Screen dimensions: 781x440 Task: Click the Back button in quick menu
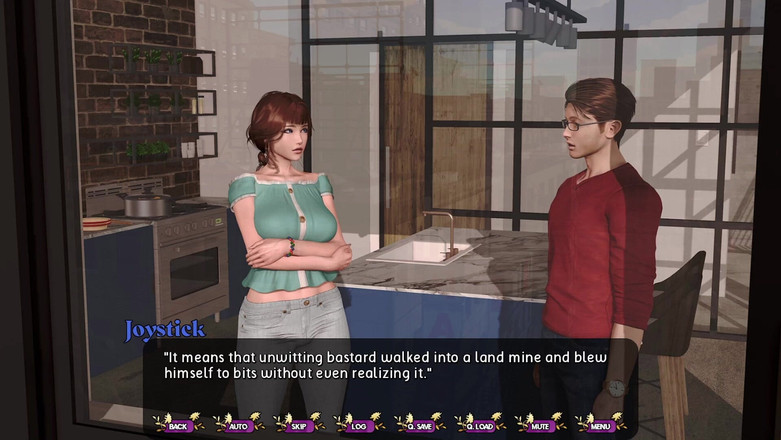point(179,425)
